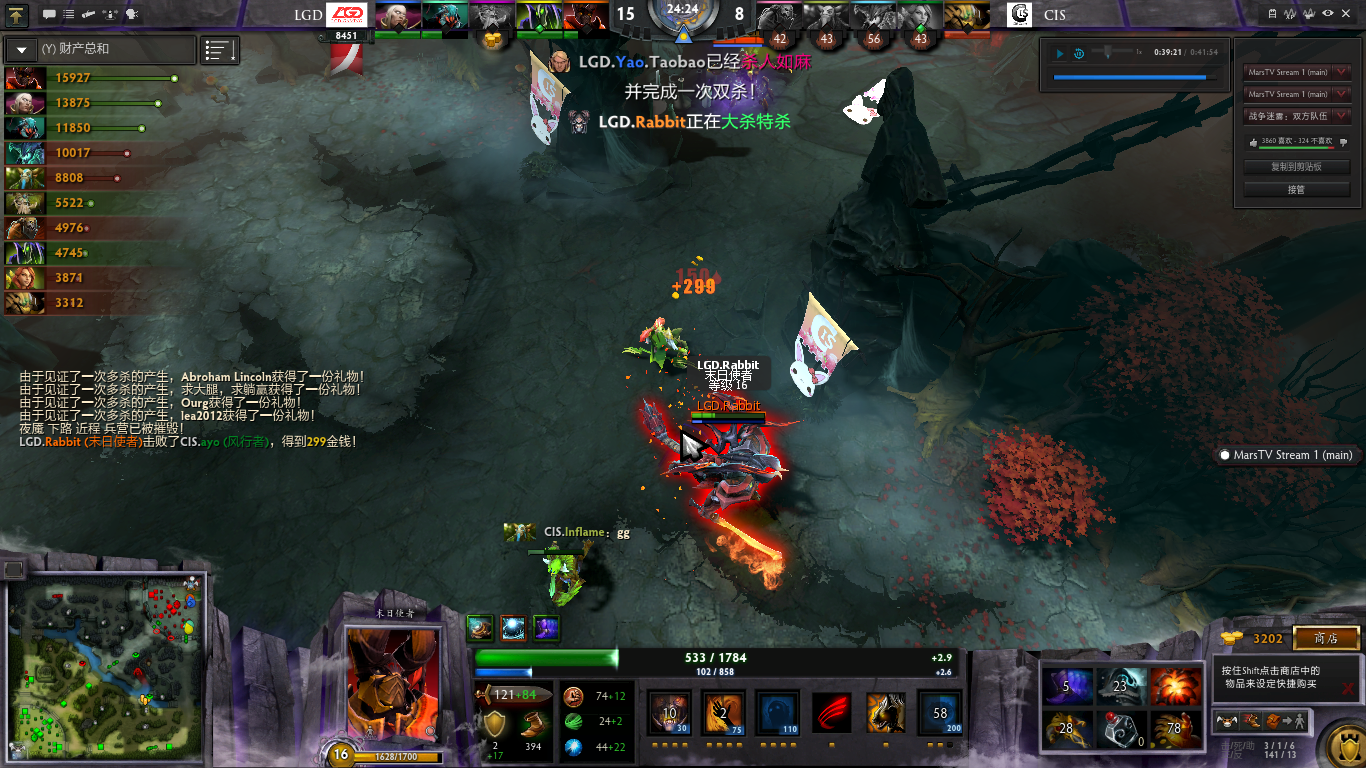This screenshot has width=1366, height=768.
Task: Open the shop with the 商店 button
Action: click(x=1326, y=638)
